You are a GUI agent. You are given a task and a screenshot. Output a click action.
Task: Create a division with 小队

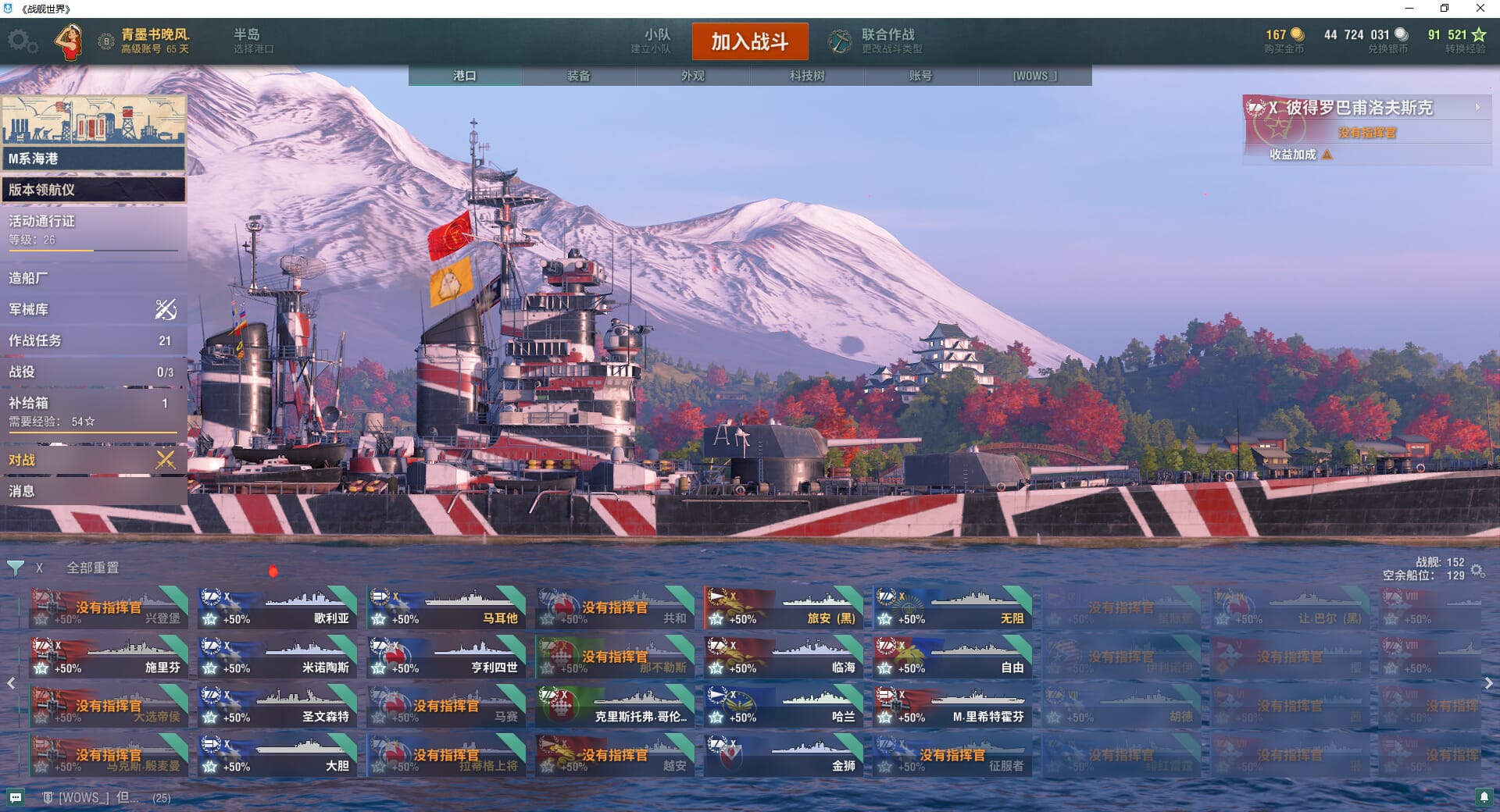pyautogui.click(x=652, y=41)
